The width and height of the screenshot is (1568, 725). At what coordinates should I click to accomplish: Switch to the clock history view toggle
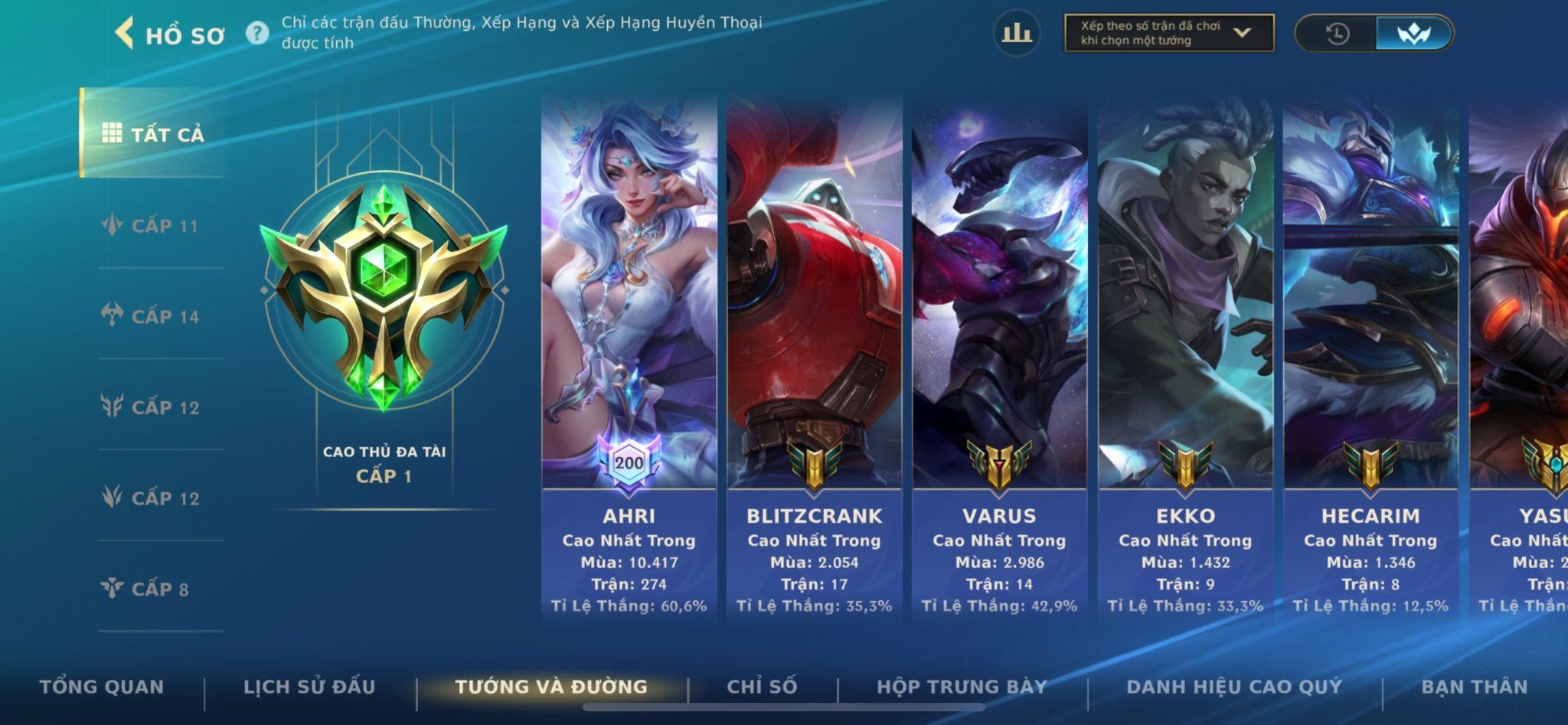coord(1337,34)
